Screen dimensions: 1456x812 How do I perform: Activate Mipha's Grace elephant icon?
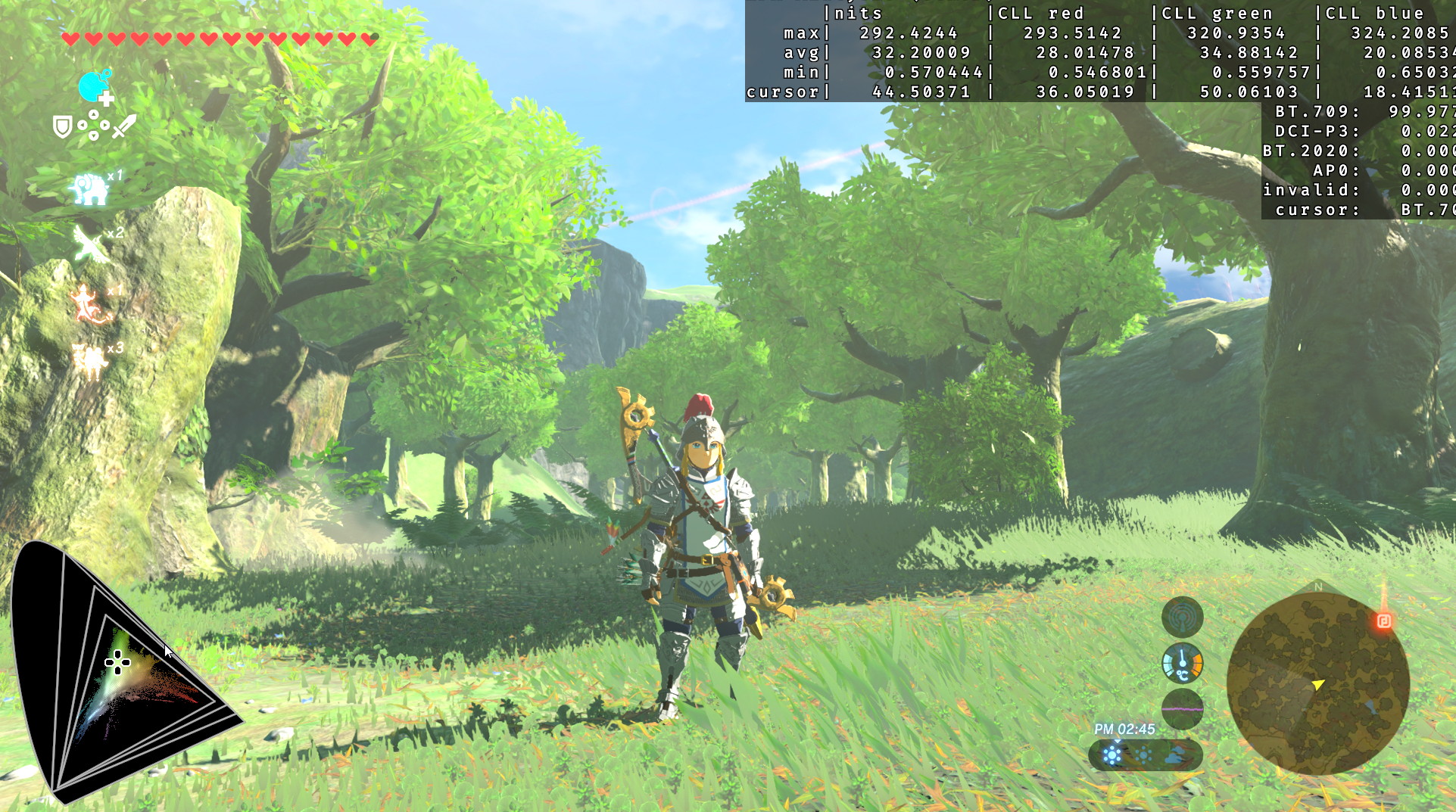pos(90,189)
